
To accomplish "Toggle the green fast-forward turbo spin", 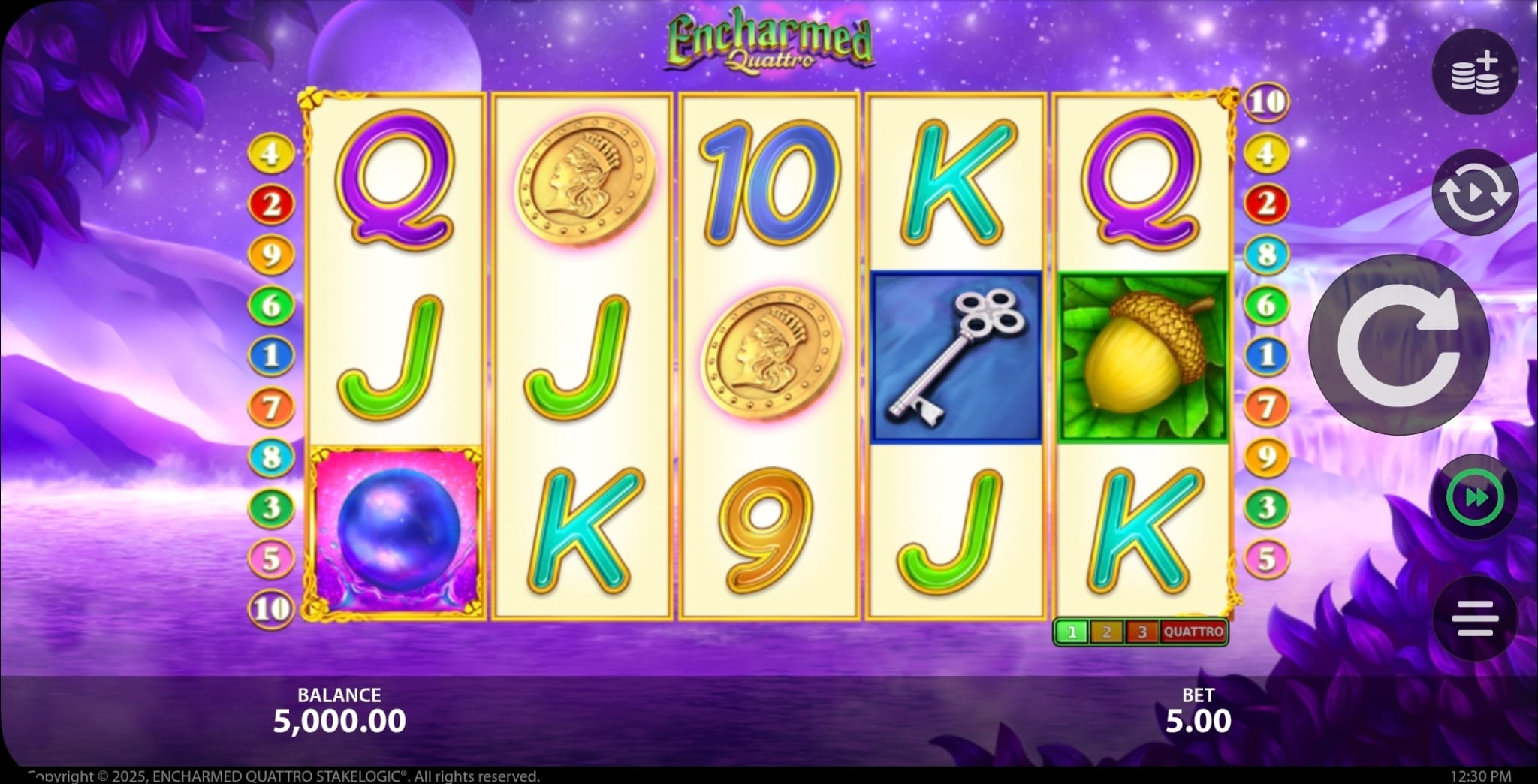I will [1475, 498].
